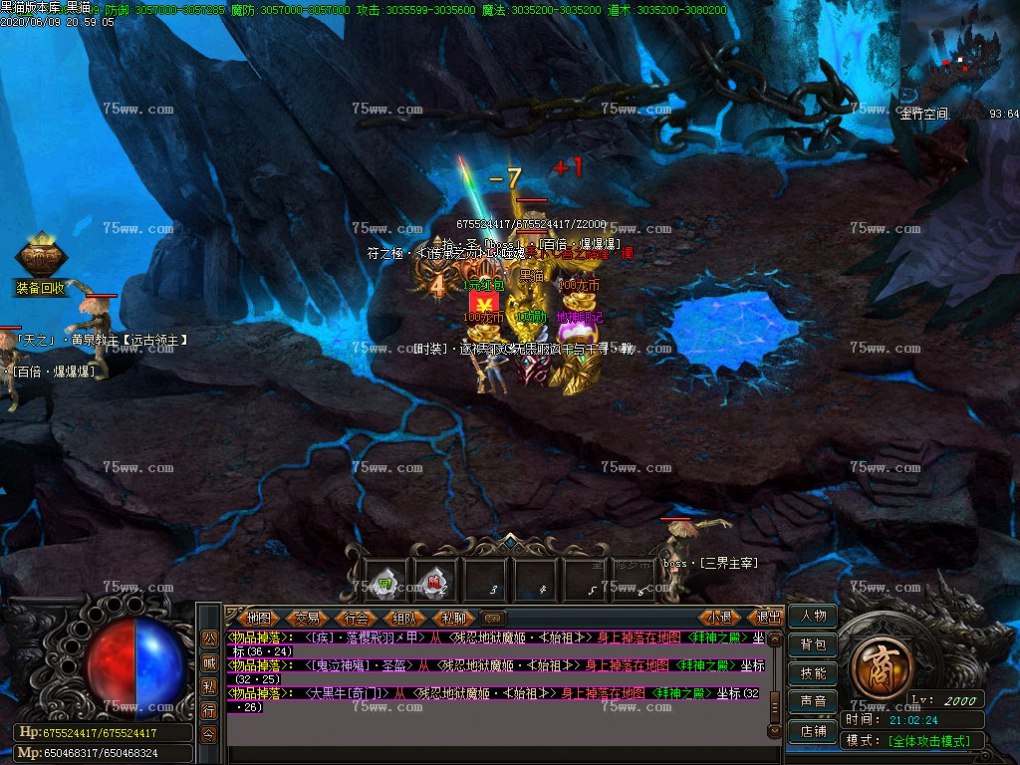Open the 私聊 private chat button
The width and height of the screenshot is (1020, 765).
tap(453, 618)
